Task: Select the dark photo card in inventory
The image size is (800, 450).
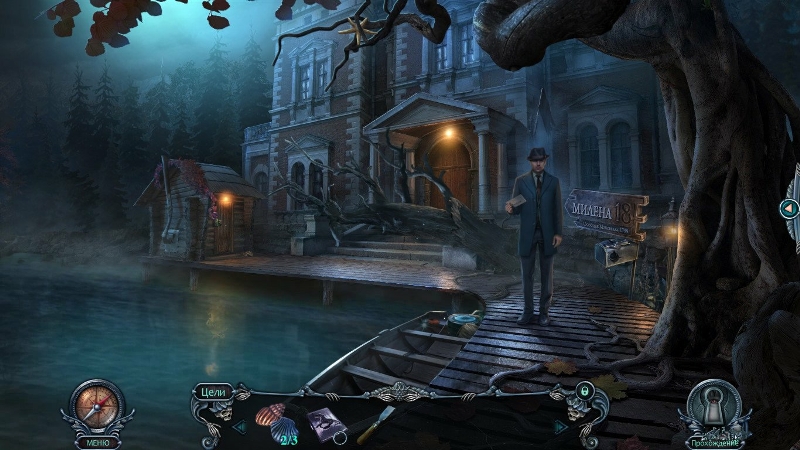Action: pyautogui.click(x=326, y=423)
